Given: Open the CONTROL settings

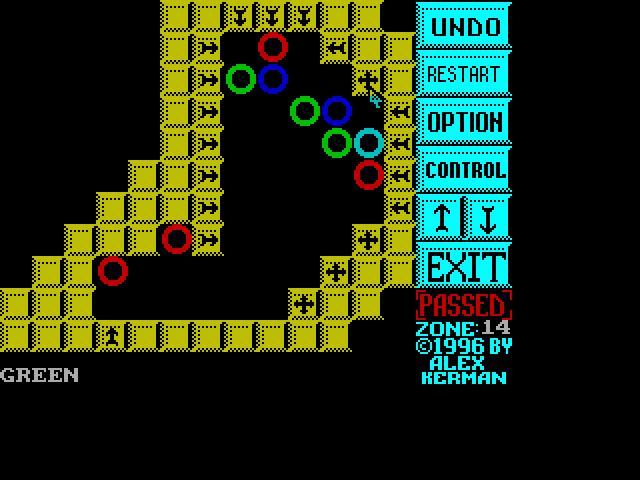Looking at the screenshot, I should click(x=463, y=170).
